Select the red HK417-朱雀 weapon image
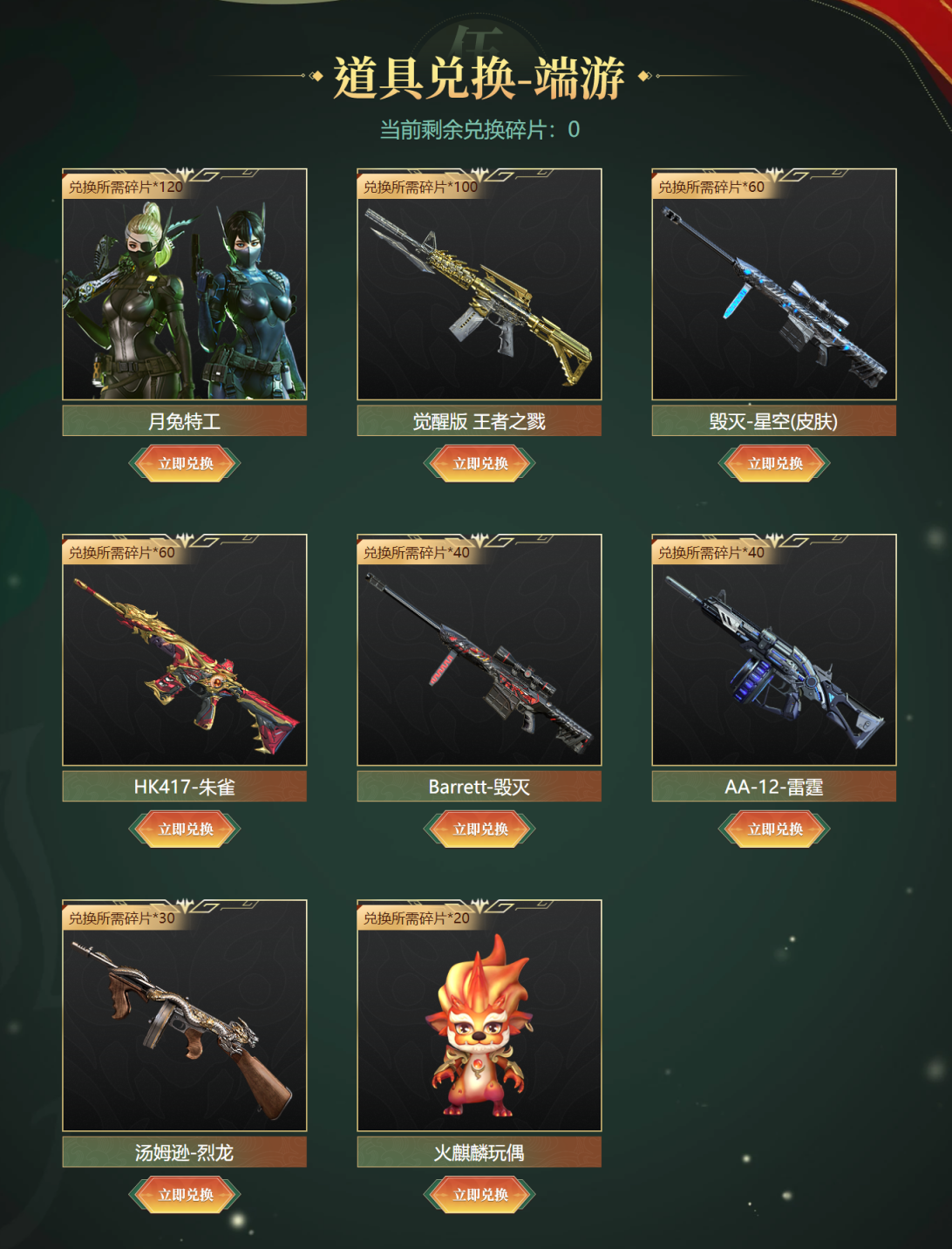The height and width of the screenshot is (1249, 952). point(185,658)
